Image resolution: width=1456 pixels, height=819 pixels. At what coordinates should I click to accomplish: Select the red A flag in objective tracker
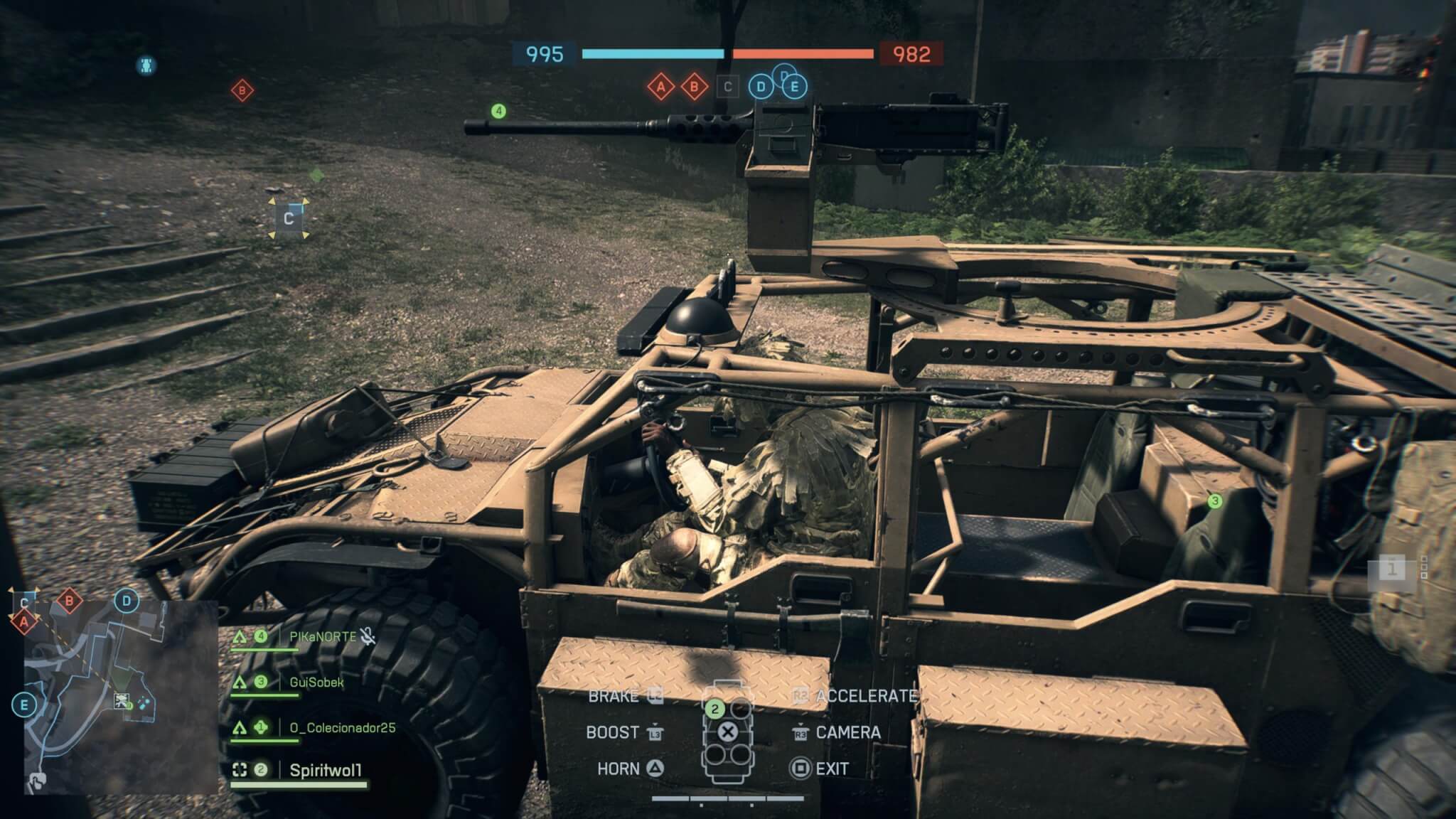[x=661, y=87]
